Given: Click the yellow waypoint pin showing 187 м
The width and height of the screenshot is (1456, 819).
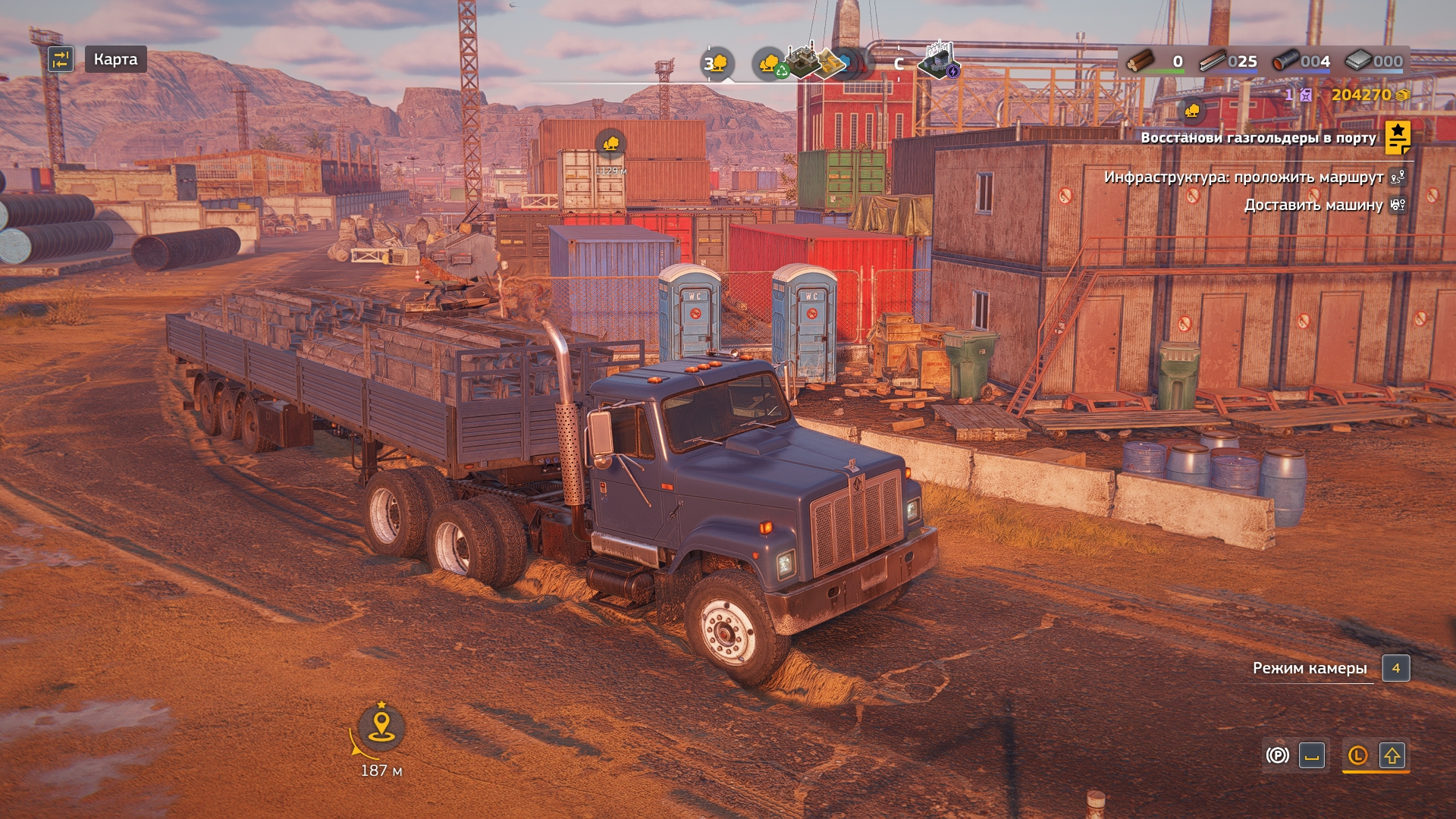Looking at the screenshot, I should (381, 726).
